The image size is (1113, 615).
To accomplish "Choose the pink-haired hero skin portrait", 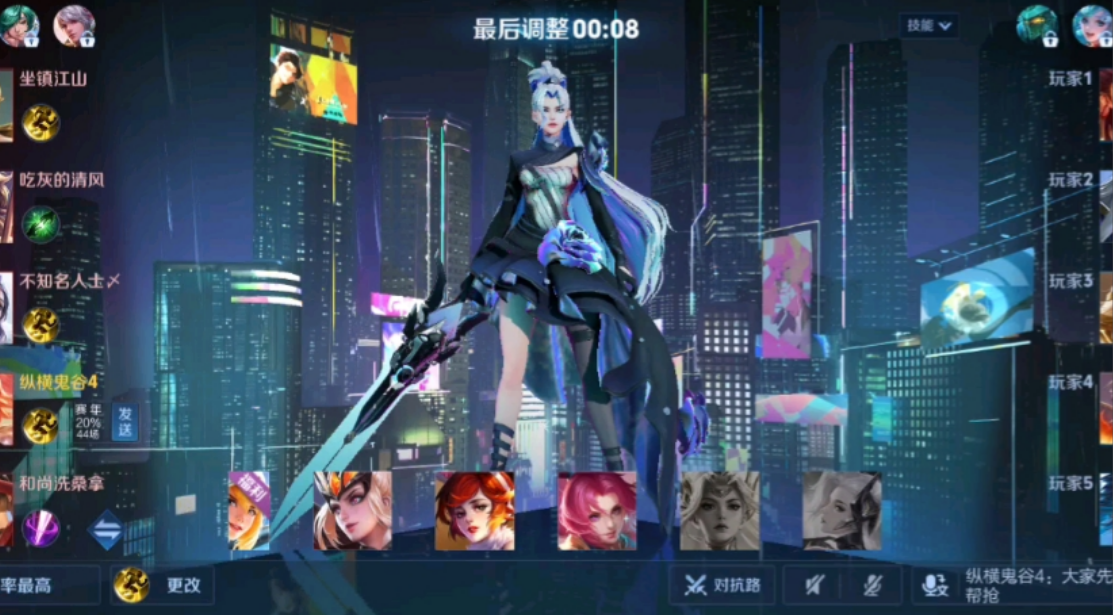I will pyautogui.click(x=596, y=511).
